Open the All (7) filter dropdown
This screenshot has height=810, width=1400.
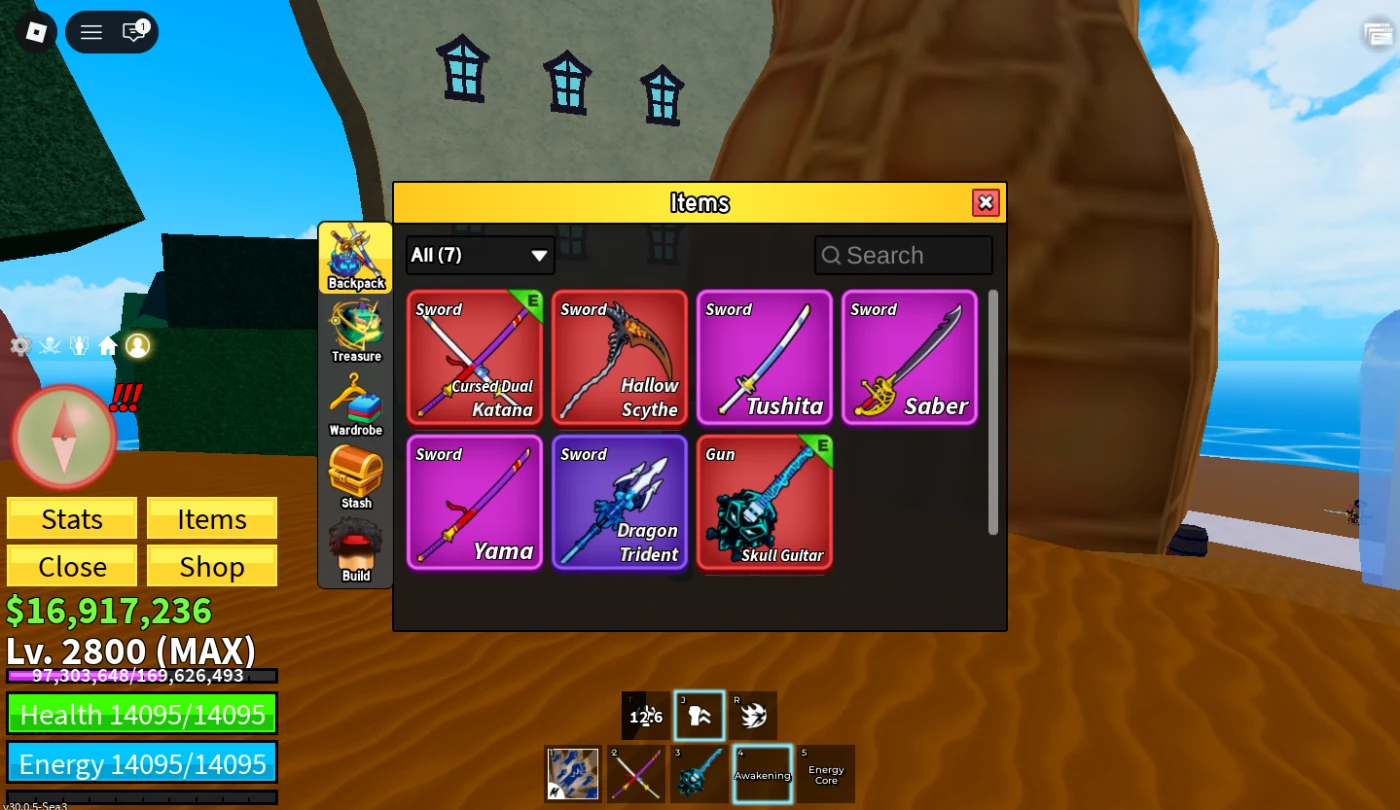coord(480,255)
